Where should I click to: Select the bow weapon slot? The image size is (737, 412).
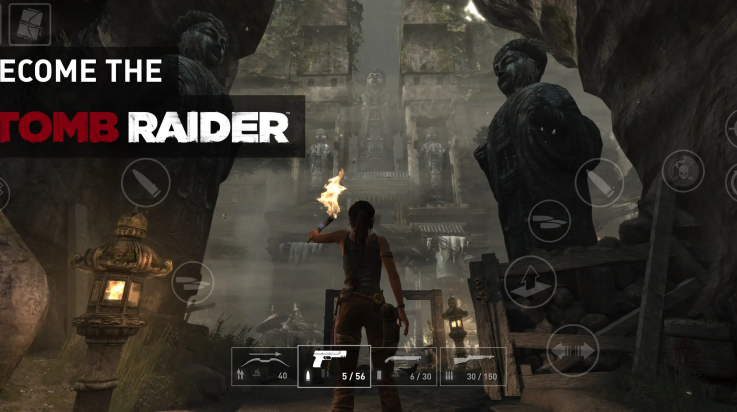pos(263,366)
